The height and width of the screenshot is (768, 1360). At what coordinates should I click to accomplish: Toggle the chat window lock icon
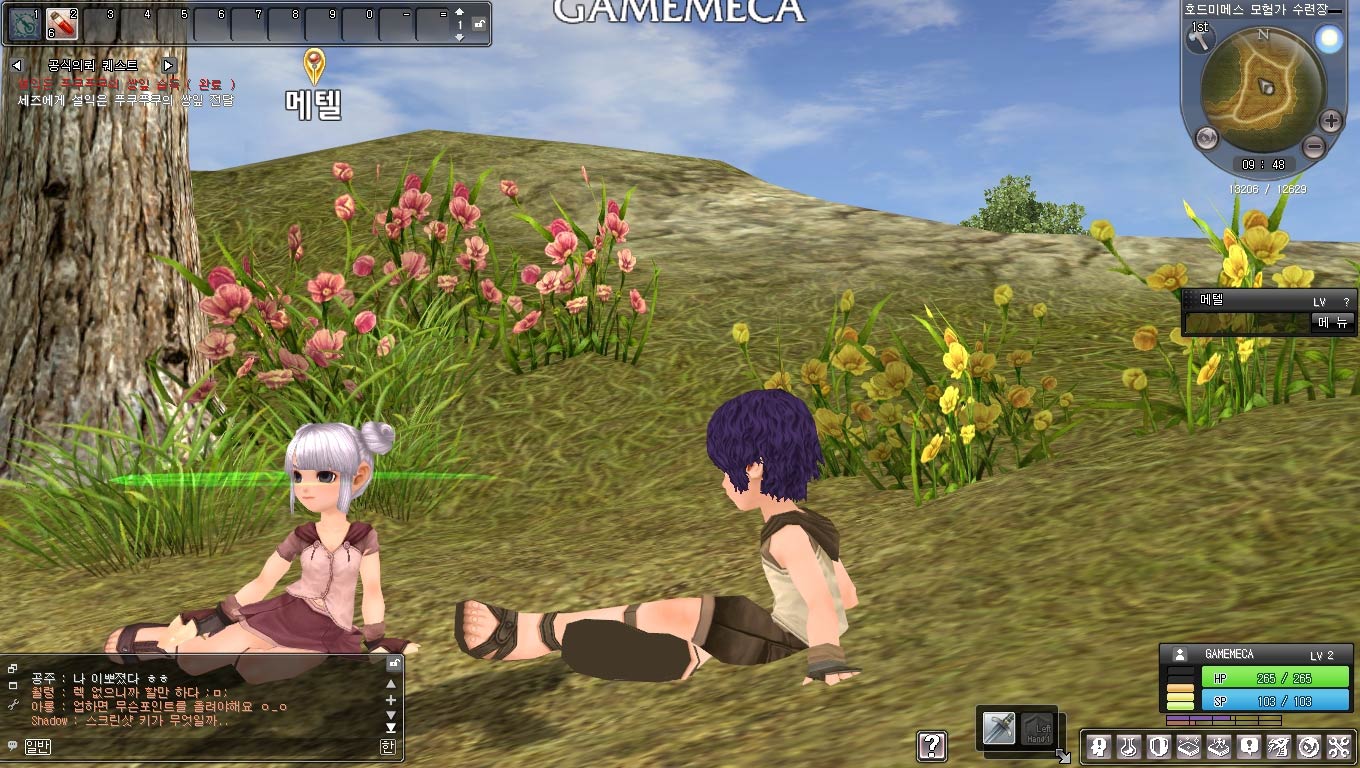(394, 663)
